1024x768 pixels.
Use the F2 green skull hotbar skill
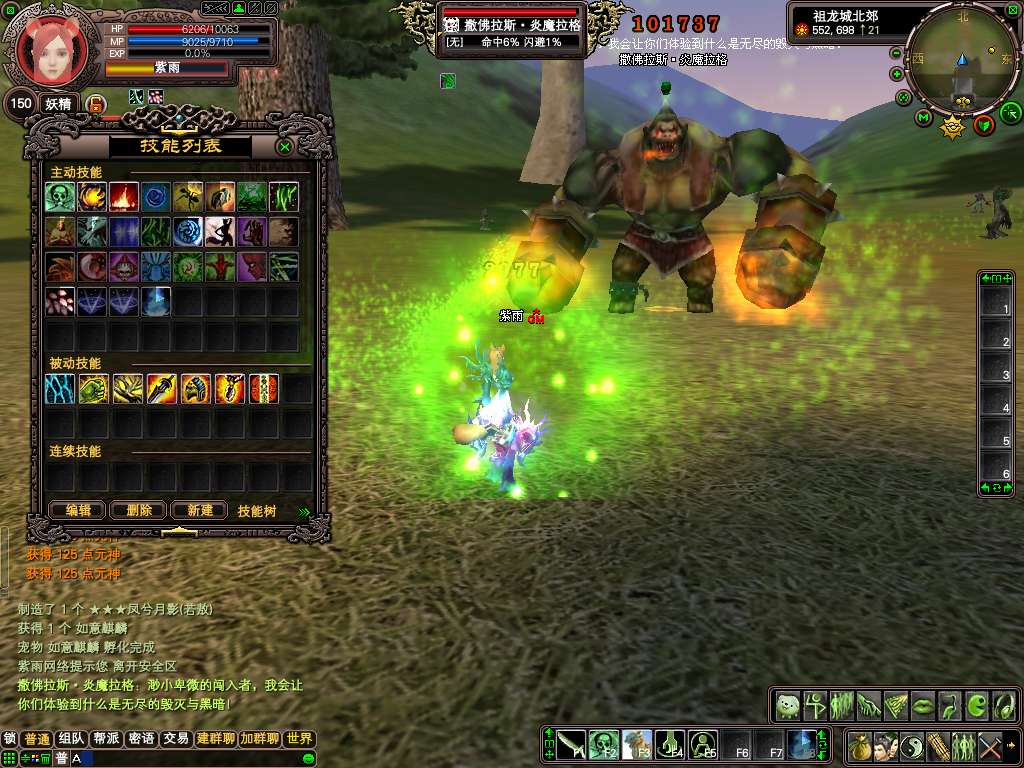(603, 743)
